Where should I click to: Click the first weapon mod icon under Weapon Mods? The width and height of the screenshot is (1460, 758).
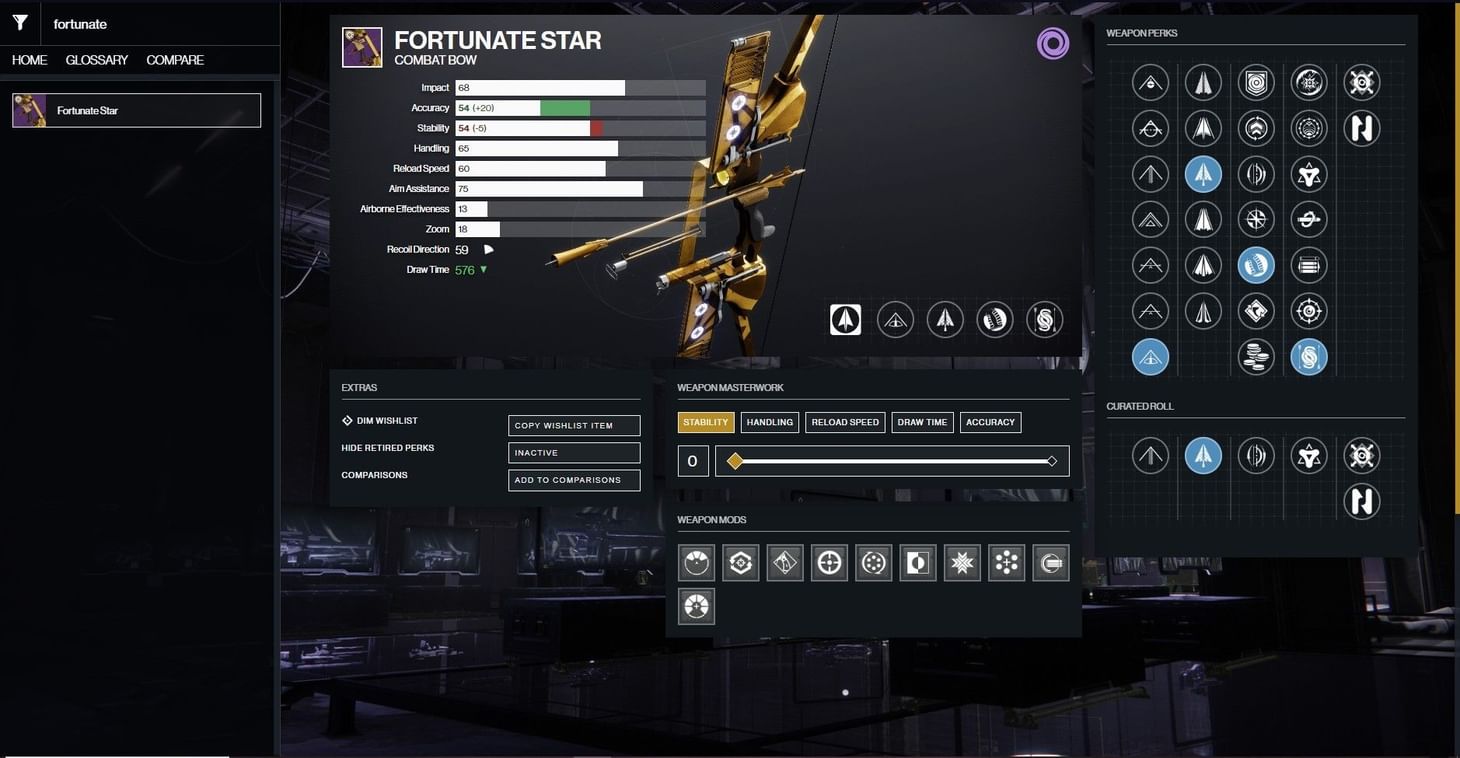pos(695,562)
